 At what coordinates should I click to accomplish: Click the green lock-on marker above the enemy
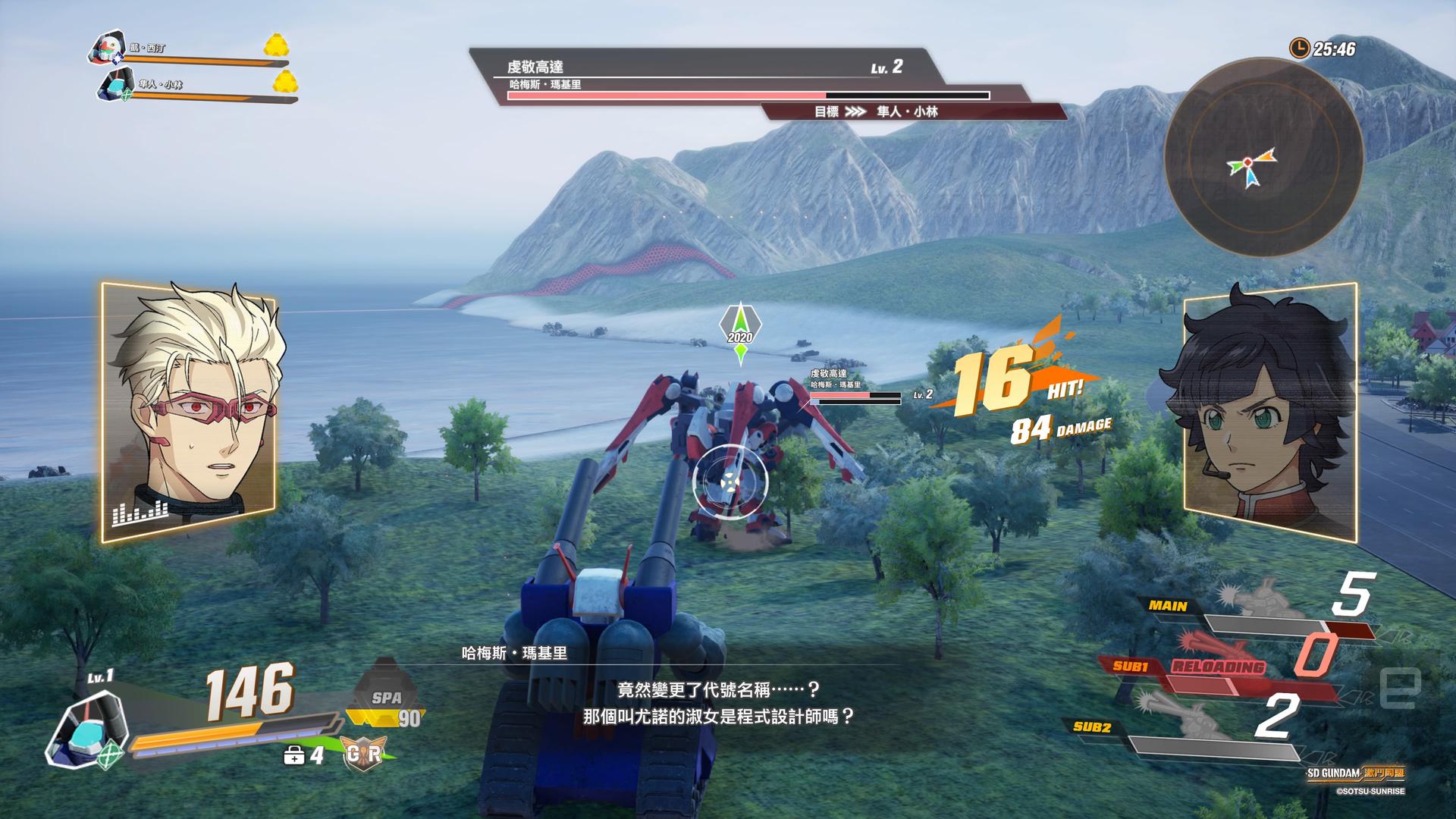740,334
